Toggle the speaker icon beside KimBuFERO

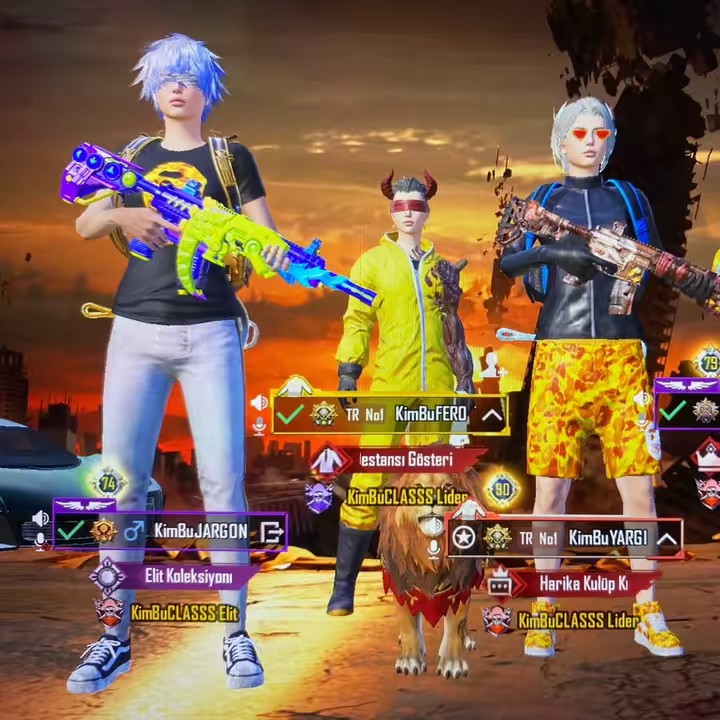point(259,402)
